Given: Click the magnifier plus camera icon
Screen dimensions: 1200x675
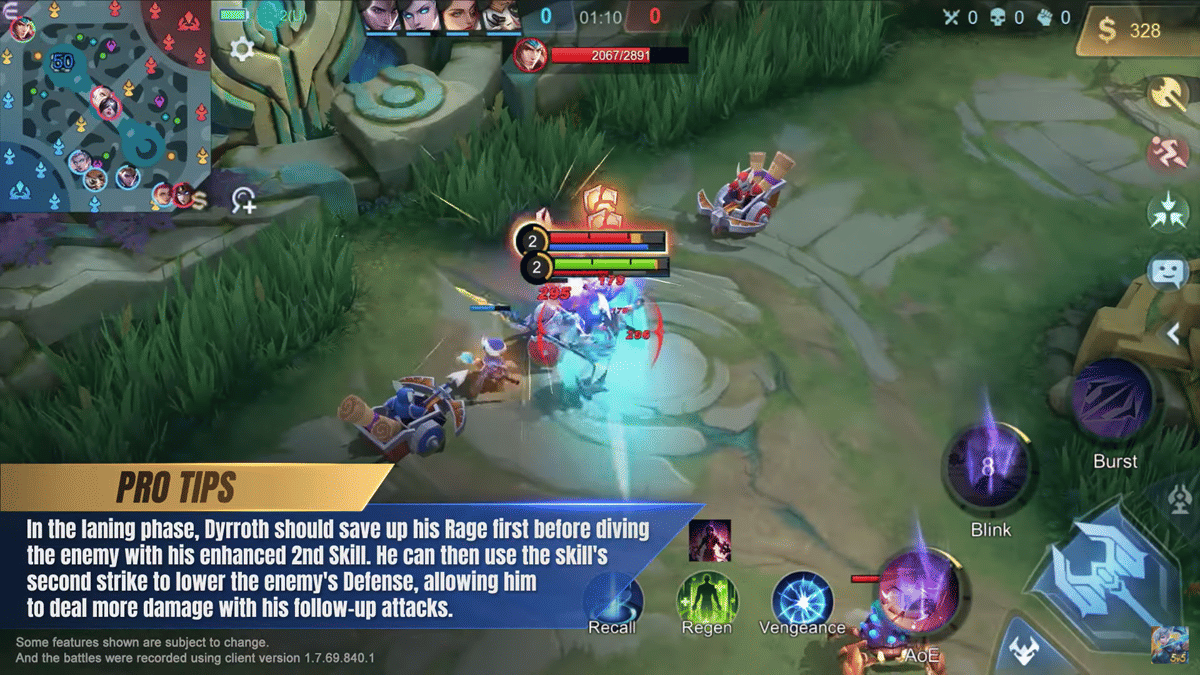Looking at the screenshot, I should click(x=243, y=200).
